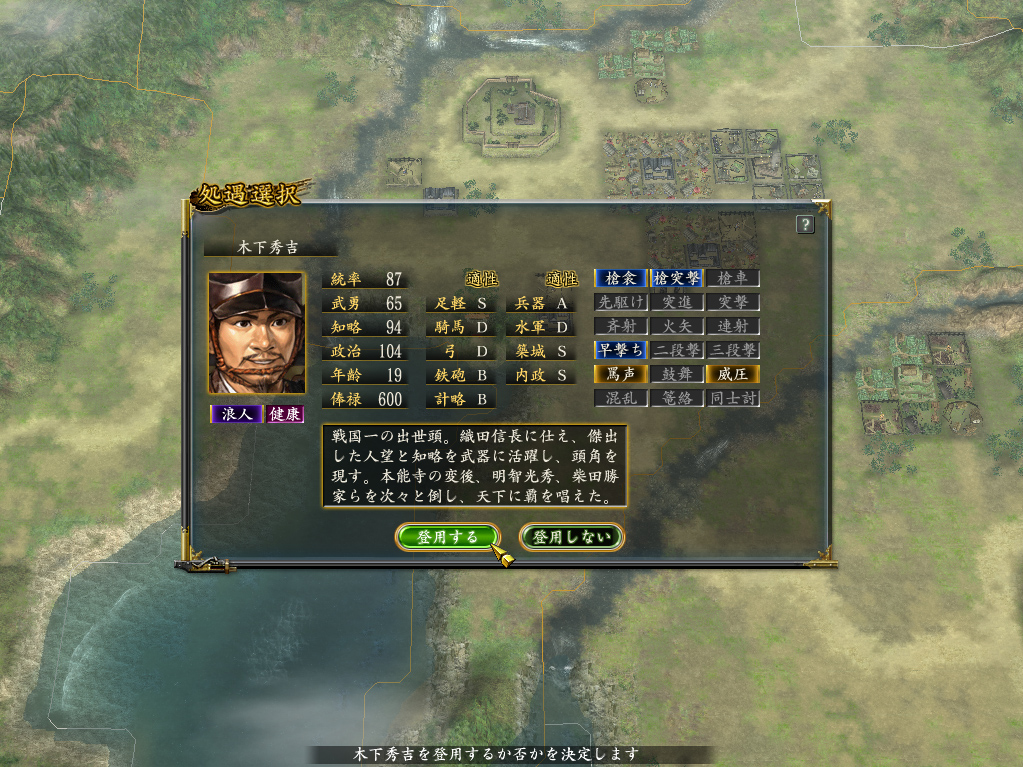Select the 槍突撃 tactic tag
The width and height of the screenshot is (1023, 767).
tap(677, 278)
